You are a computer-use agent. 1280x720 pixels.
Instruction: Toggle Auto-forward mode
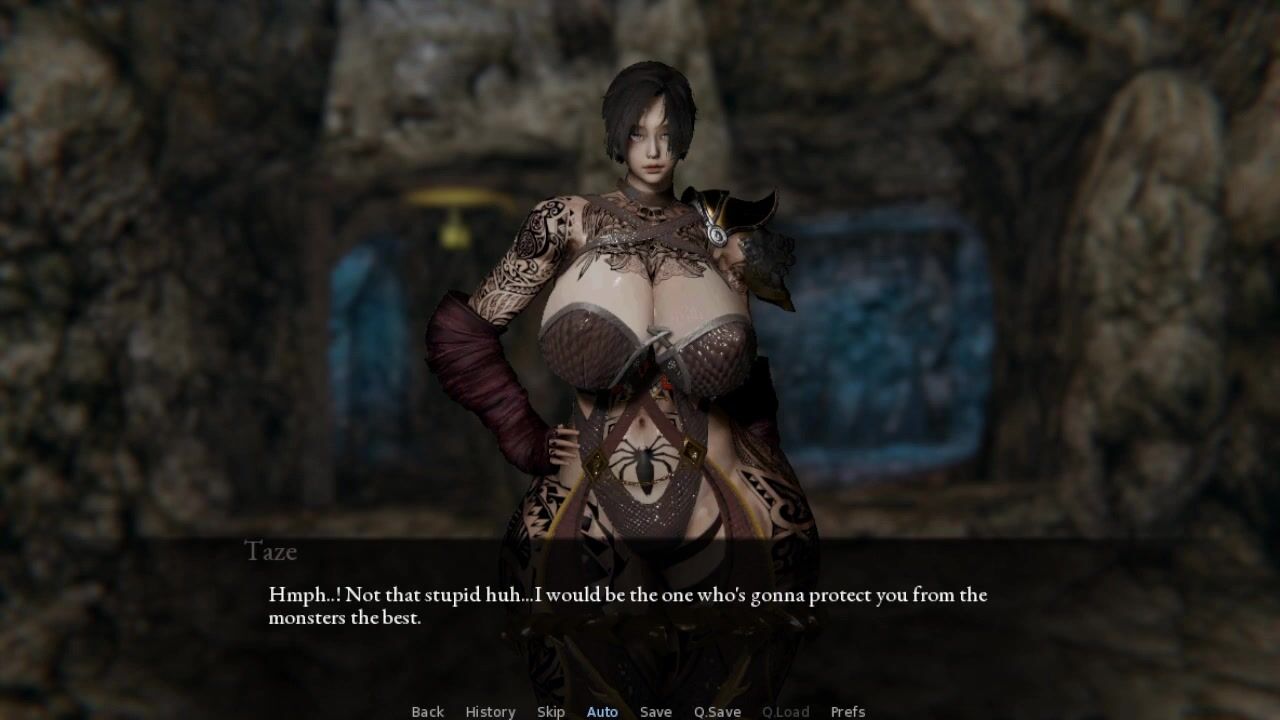coord(602,711)
